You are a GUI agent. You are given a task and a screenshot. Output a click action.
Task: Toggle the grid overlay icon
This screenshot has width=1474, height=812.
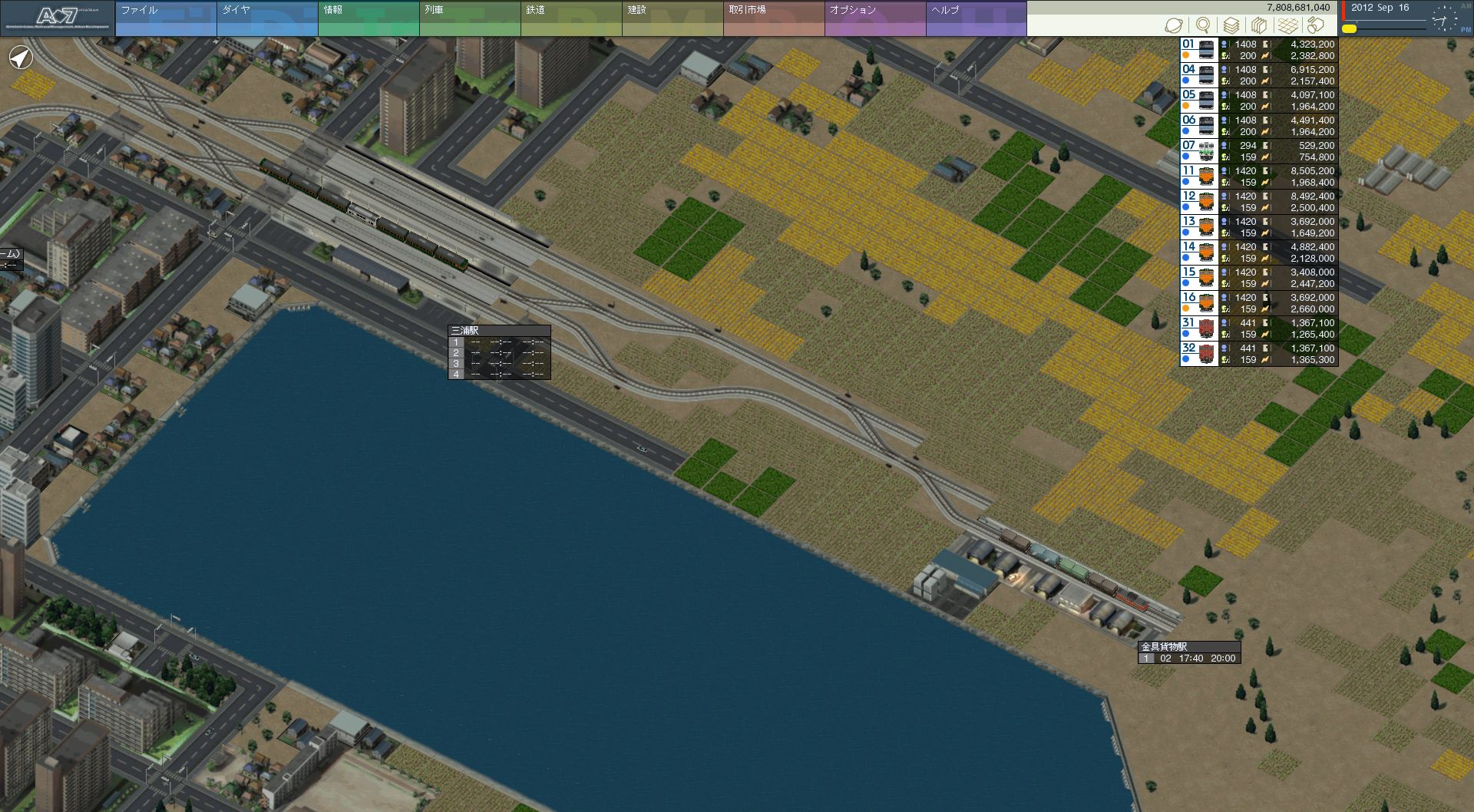tap(1288, 25)
